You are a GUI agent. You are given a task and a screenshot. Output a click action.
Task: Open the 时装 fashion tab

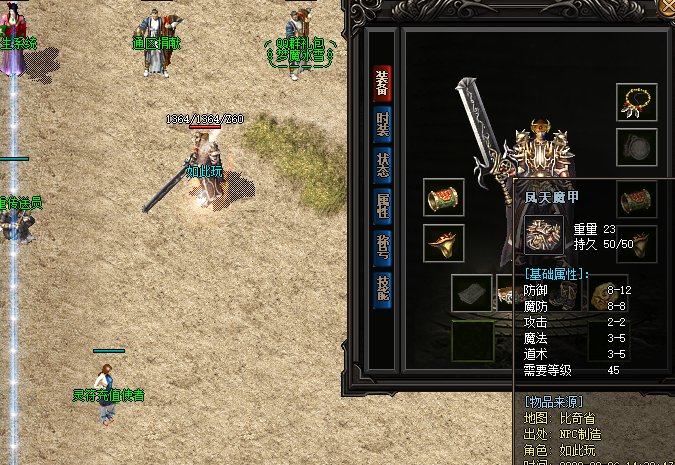[x=382, y=125]
